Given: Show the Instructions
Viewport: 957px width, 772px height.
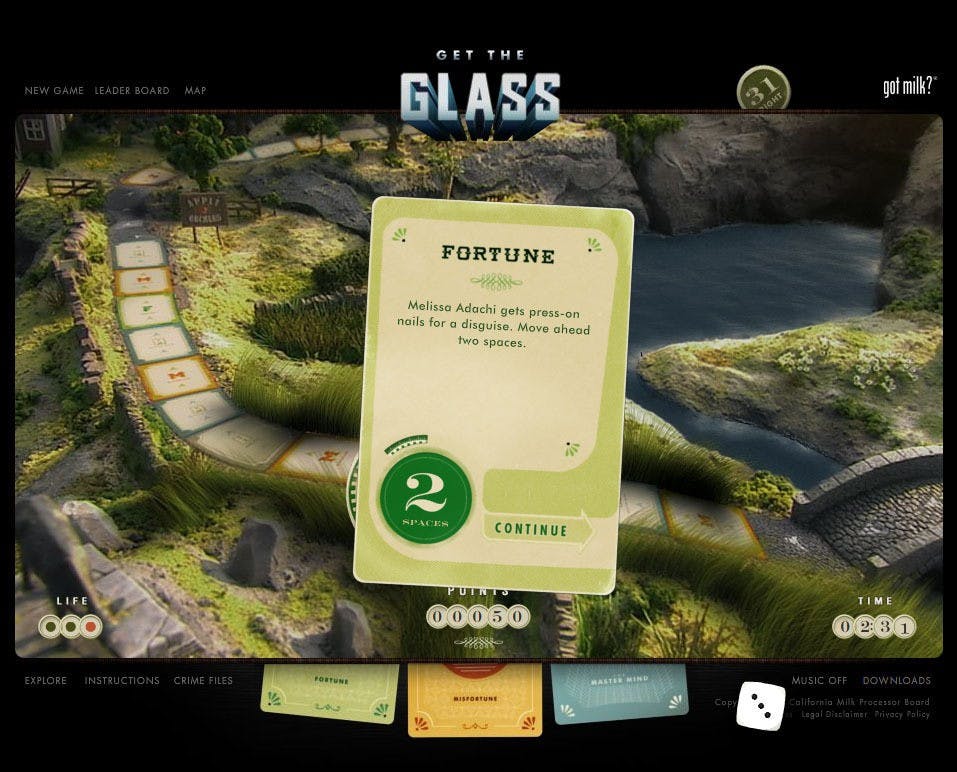Looking at the screenshot, I should coord(122,681).
